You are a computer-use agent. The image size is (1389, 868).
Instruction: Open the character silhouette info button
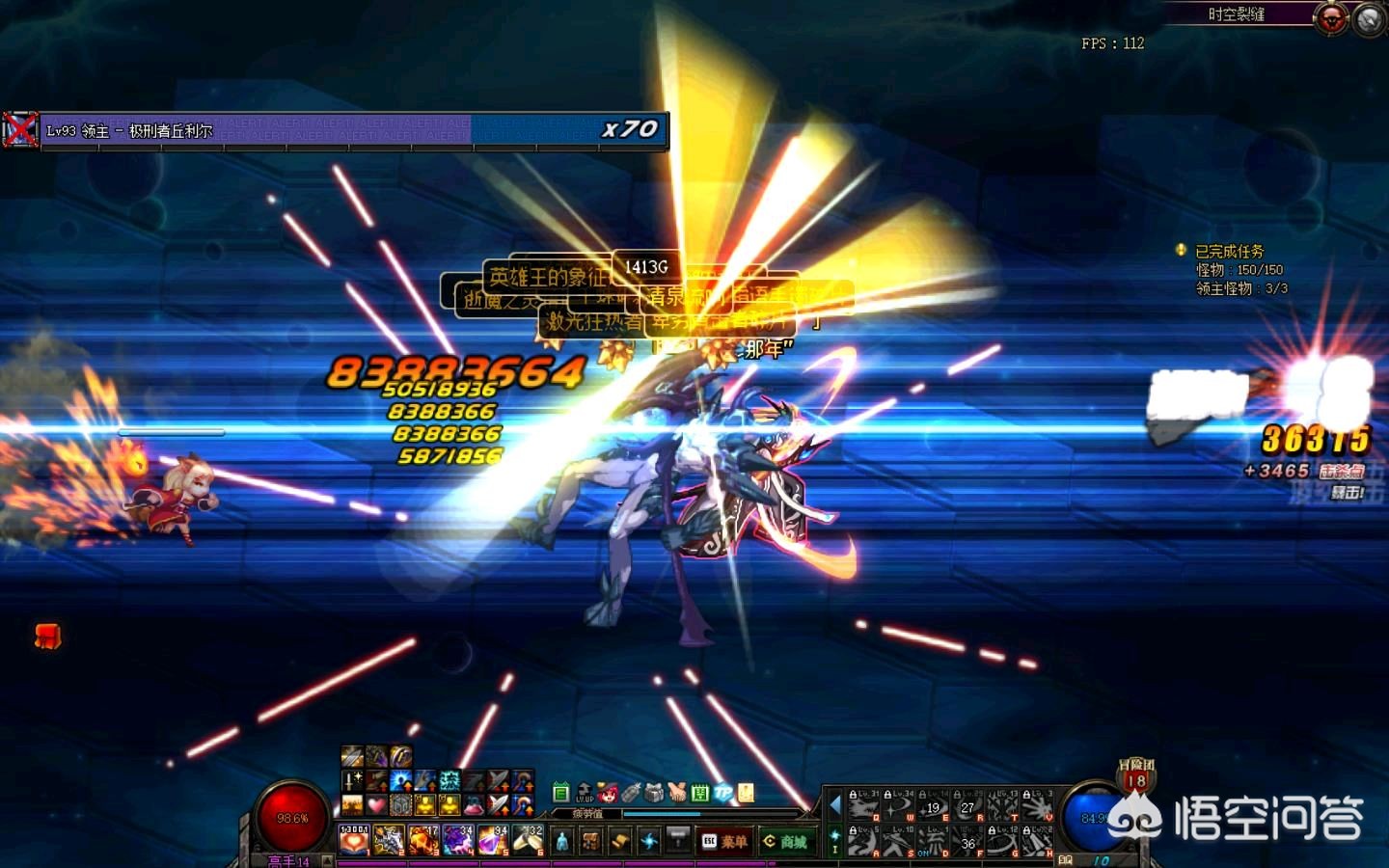click(562, 841)
